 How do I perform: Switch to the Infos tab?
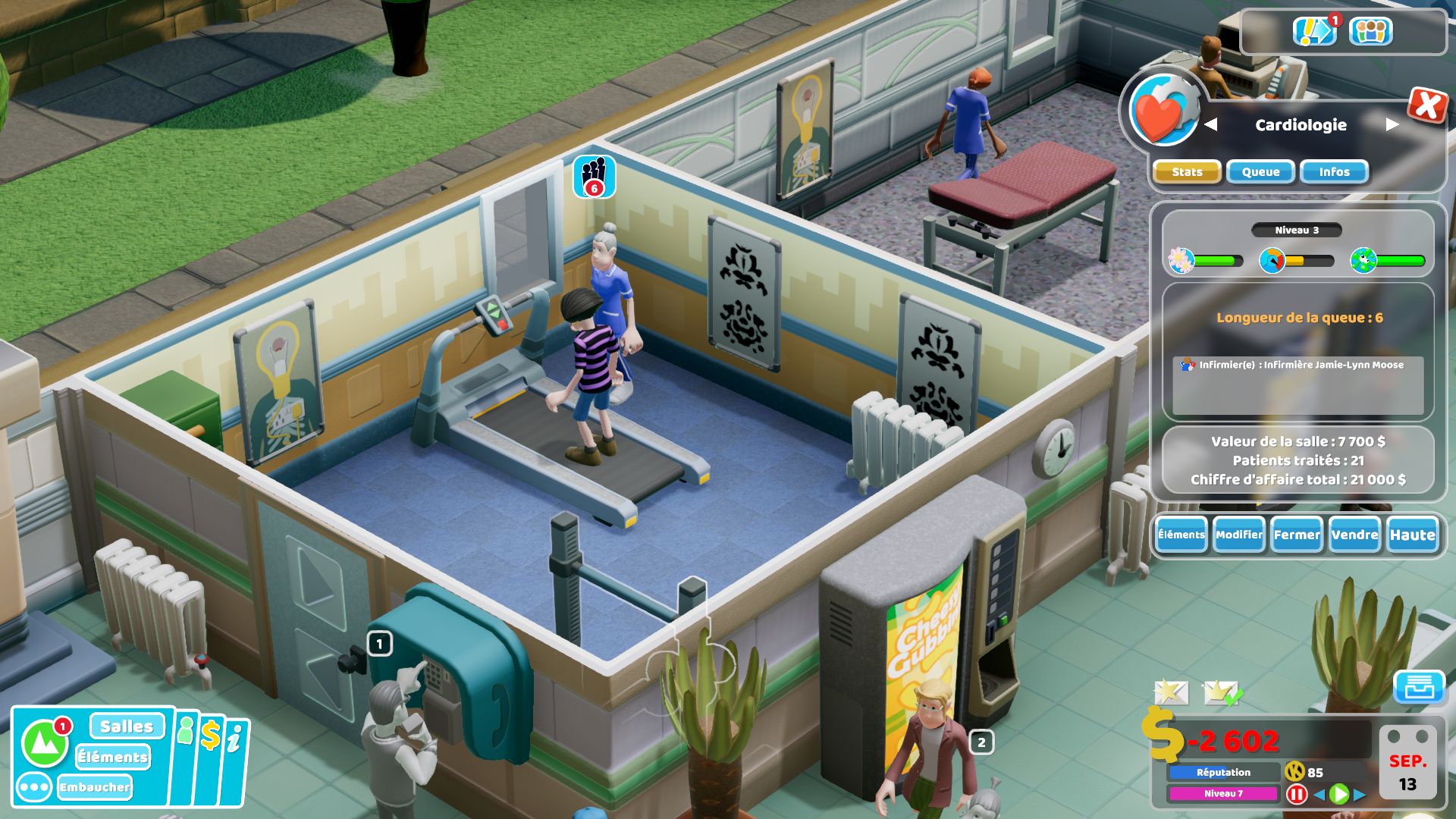point(1333,171)
